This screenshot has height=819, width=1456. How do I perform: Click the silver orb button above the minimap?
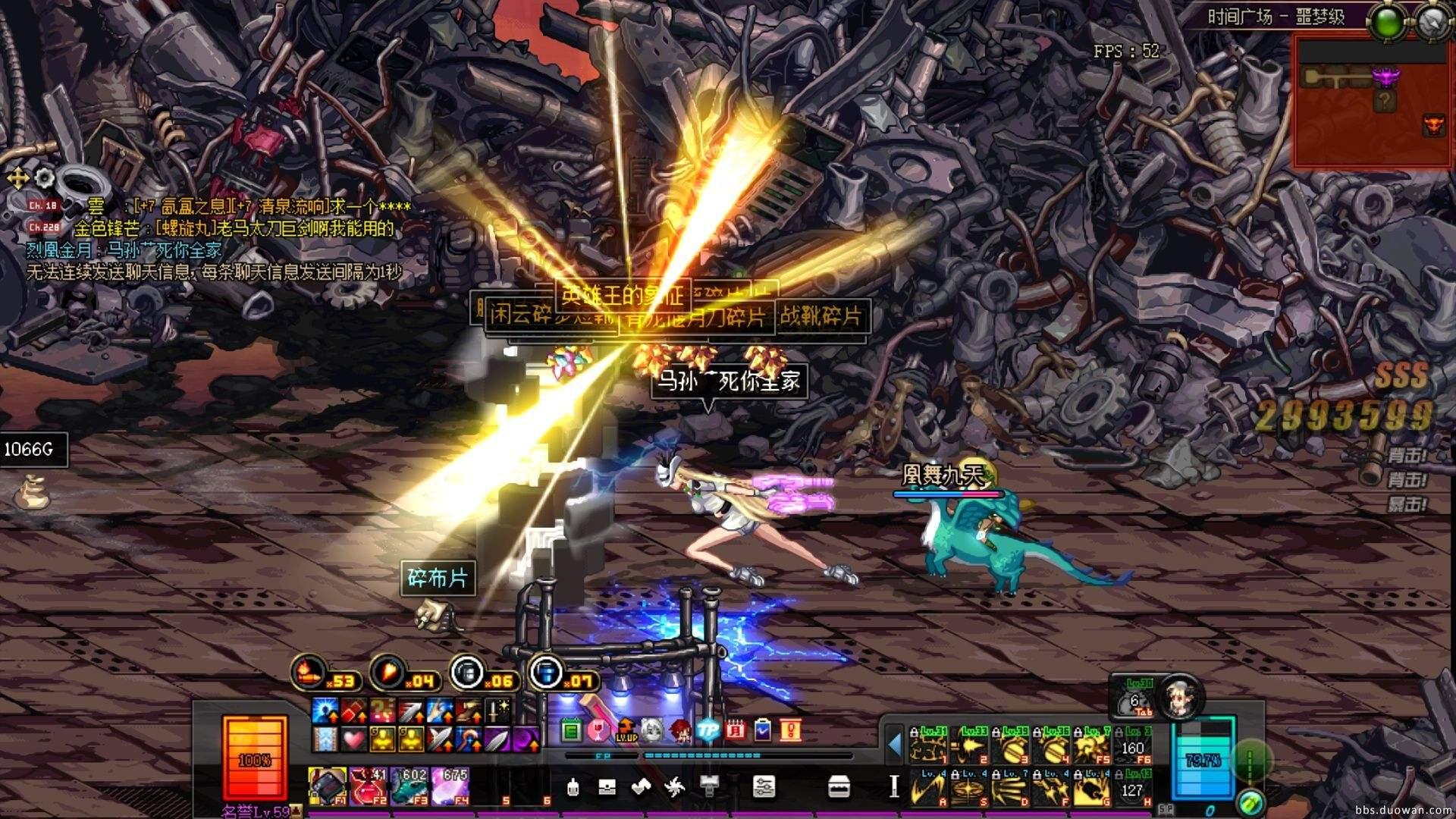point(1432,20)
